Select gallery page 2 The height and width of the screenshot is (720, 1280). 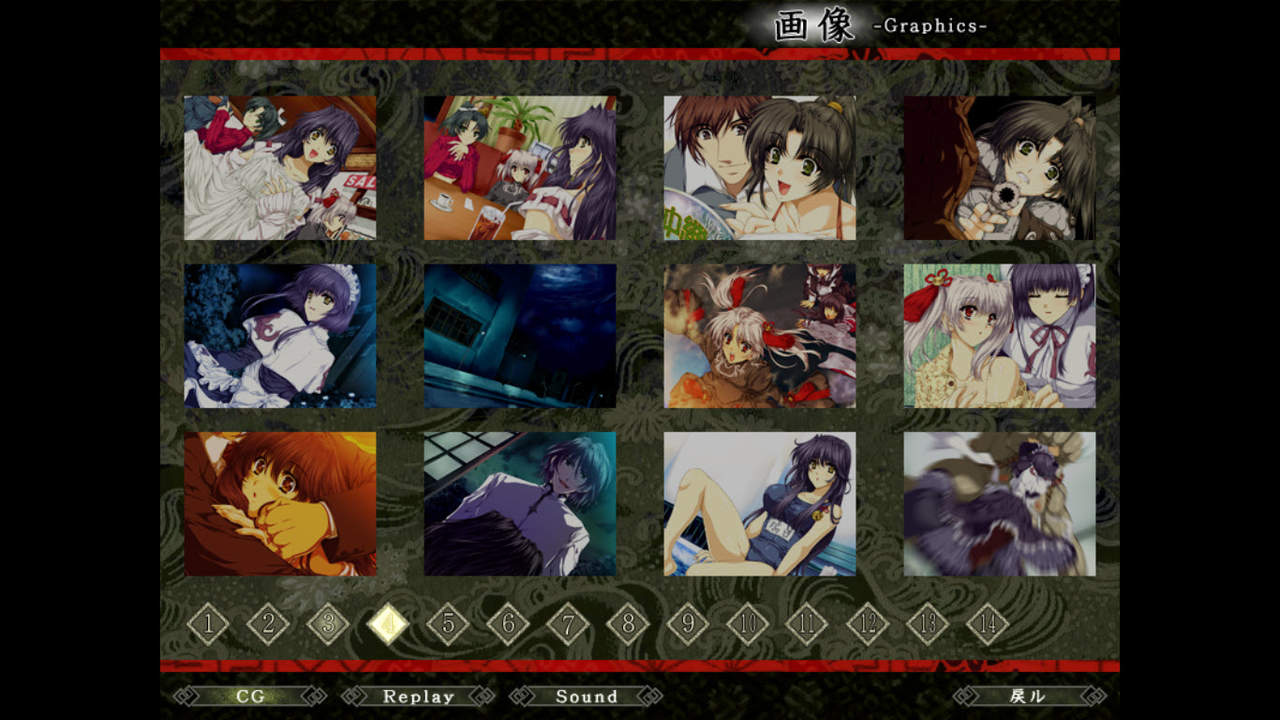268,625
